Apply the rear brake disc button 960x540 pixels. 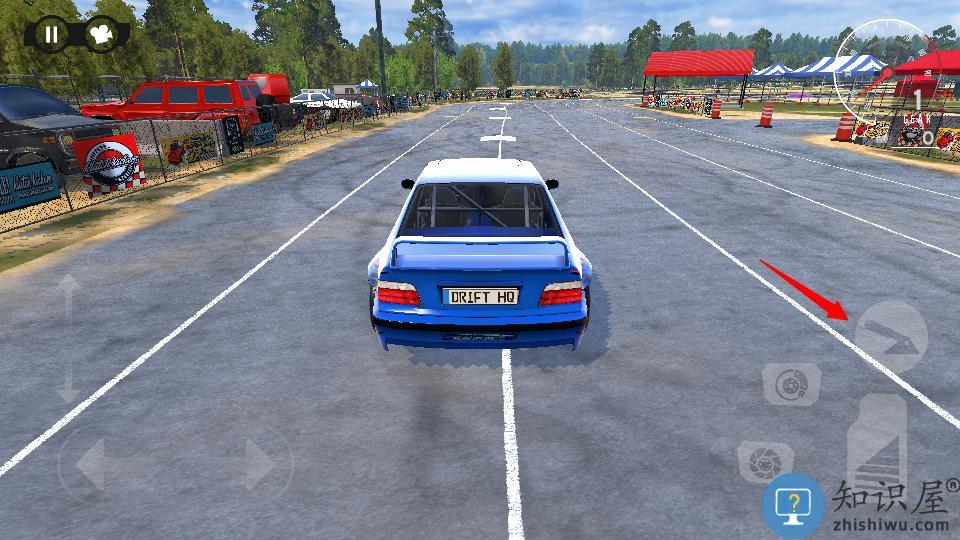click(792, 384)
